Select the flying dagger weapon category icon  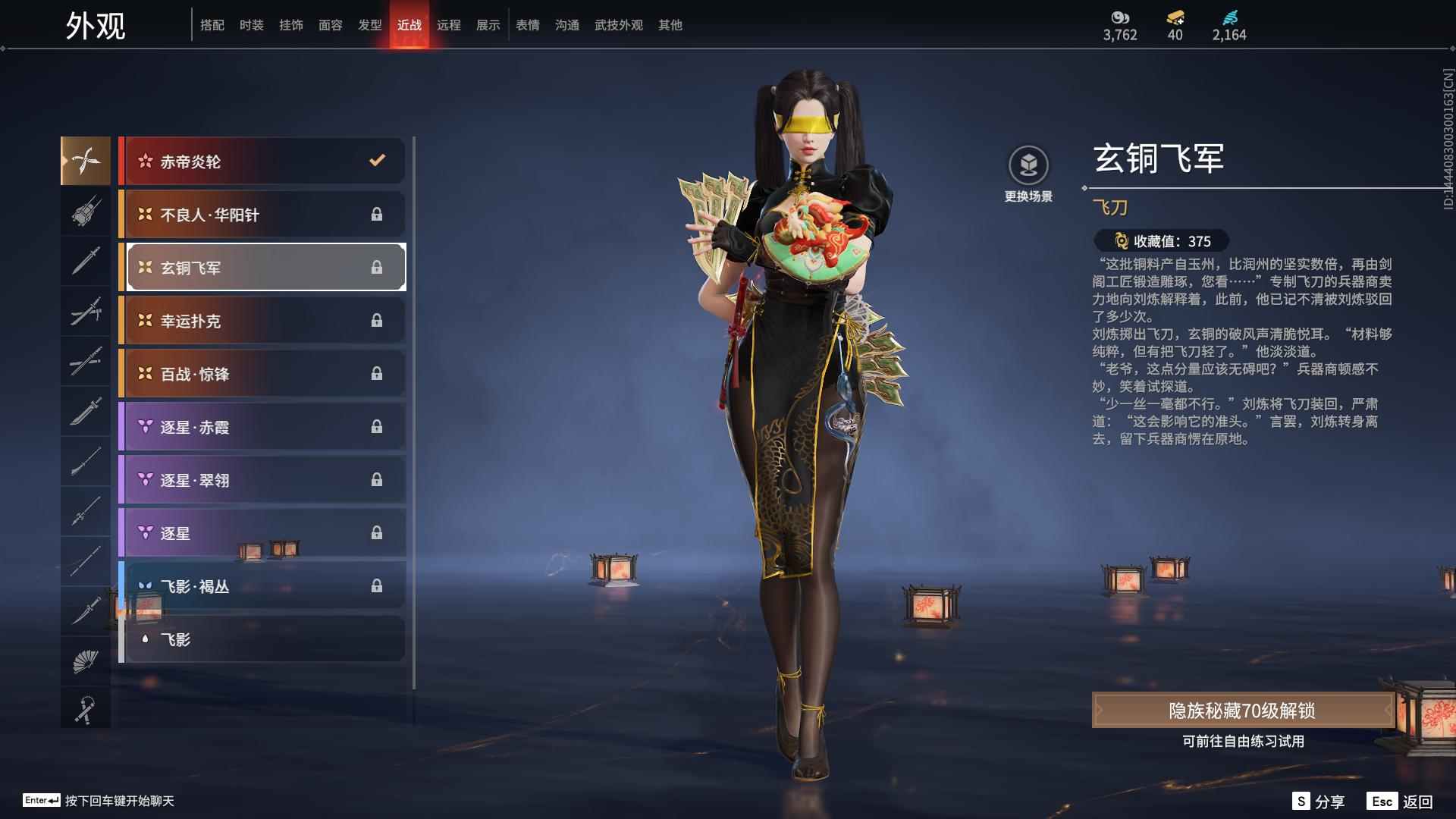tap(86, 161)
